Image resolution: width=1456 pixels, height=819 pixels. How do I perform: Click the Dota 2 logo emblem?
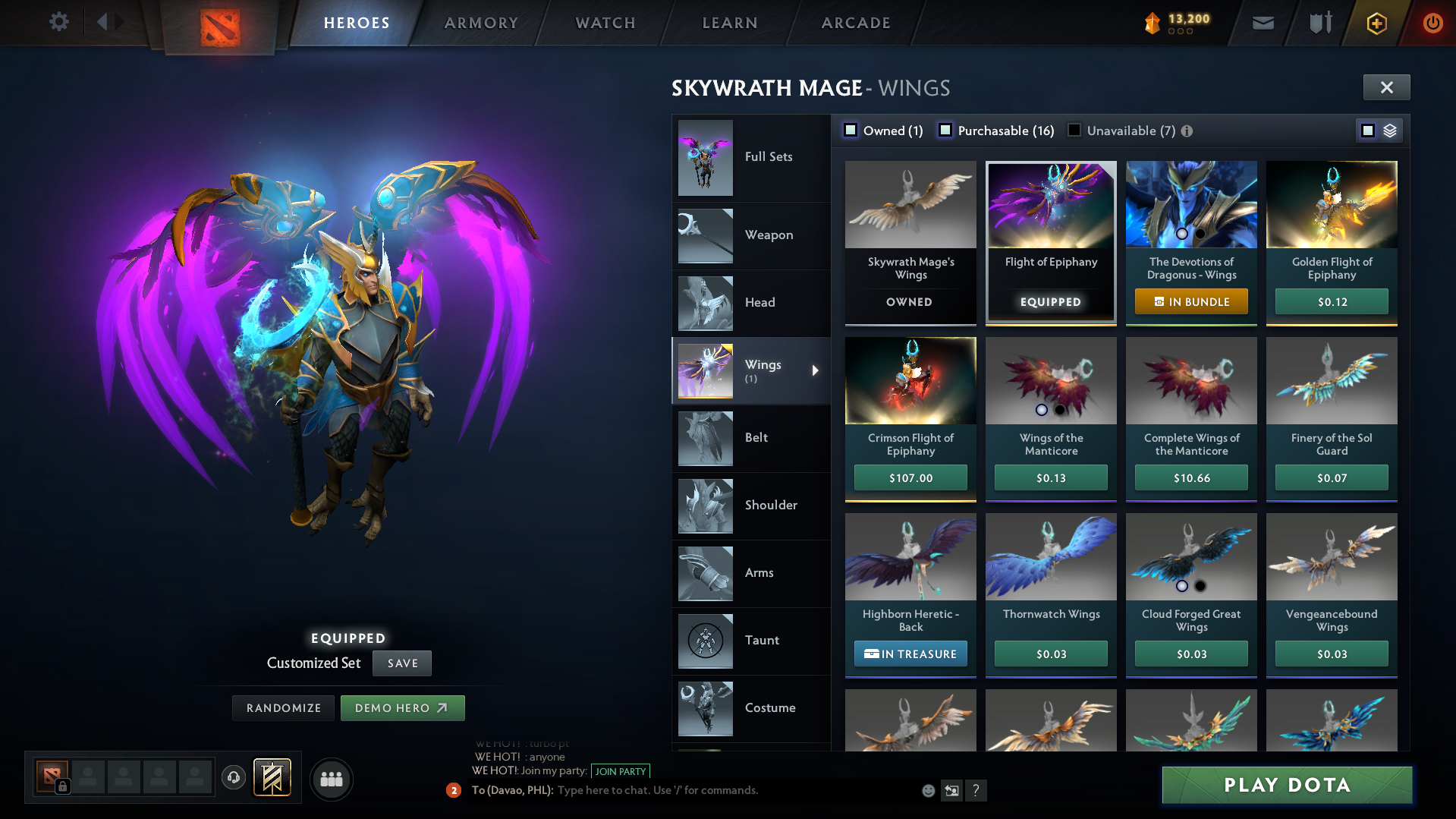[218, 23]
